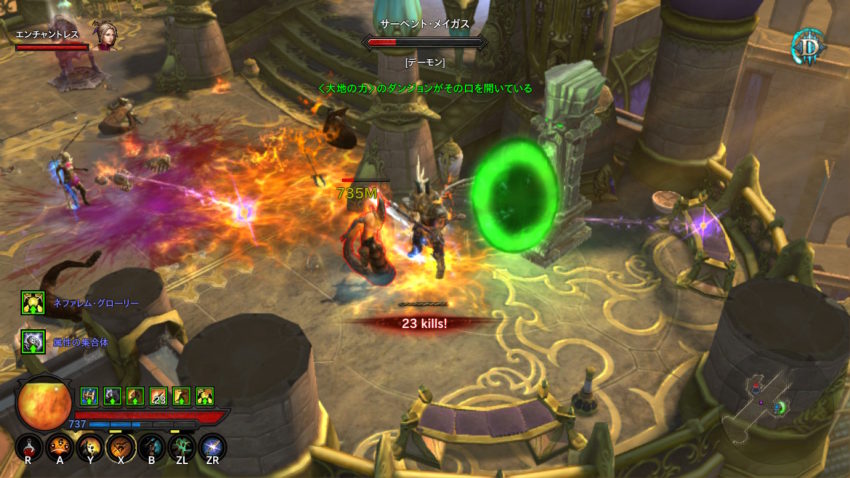This screenshot has width=850, height=478.
Task: Trigger the green tentacle skill icon
Action: tap(181, 447)
